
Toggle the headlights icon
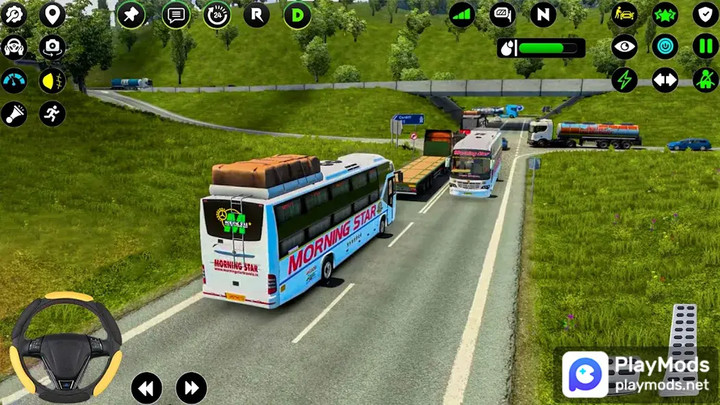coord(52,81)
